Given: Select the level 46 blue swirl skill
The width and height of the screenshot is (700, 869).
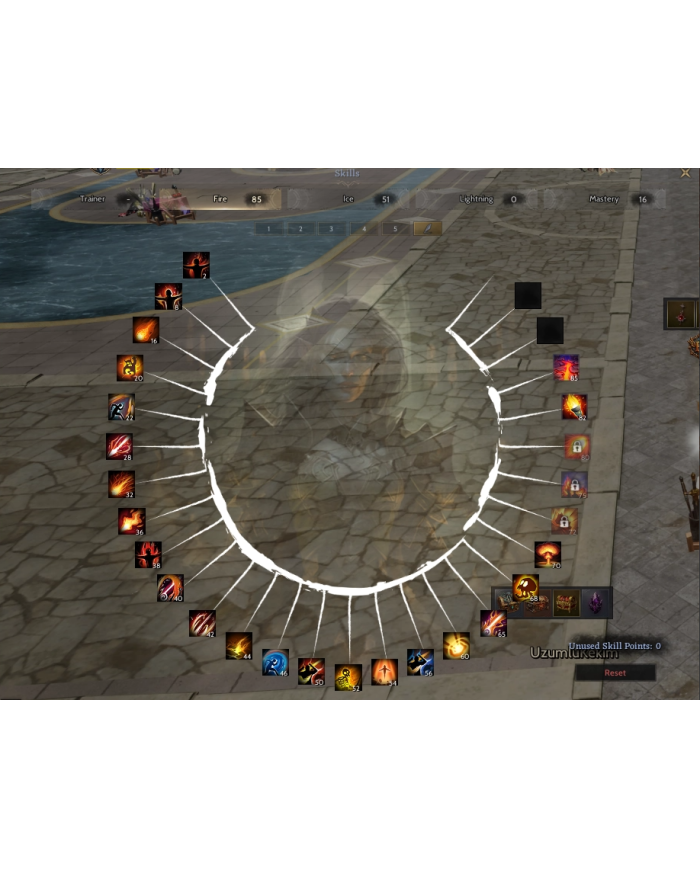Looking at the screenshot, I should [275, 662].
